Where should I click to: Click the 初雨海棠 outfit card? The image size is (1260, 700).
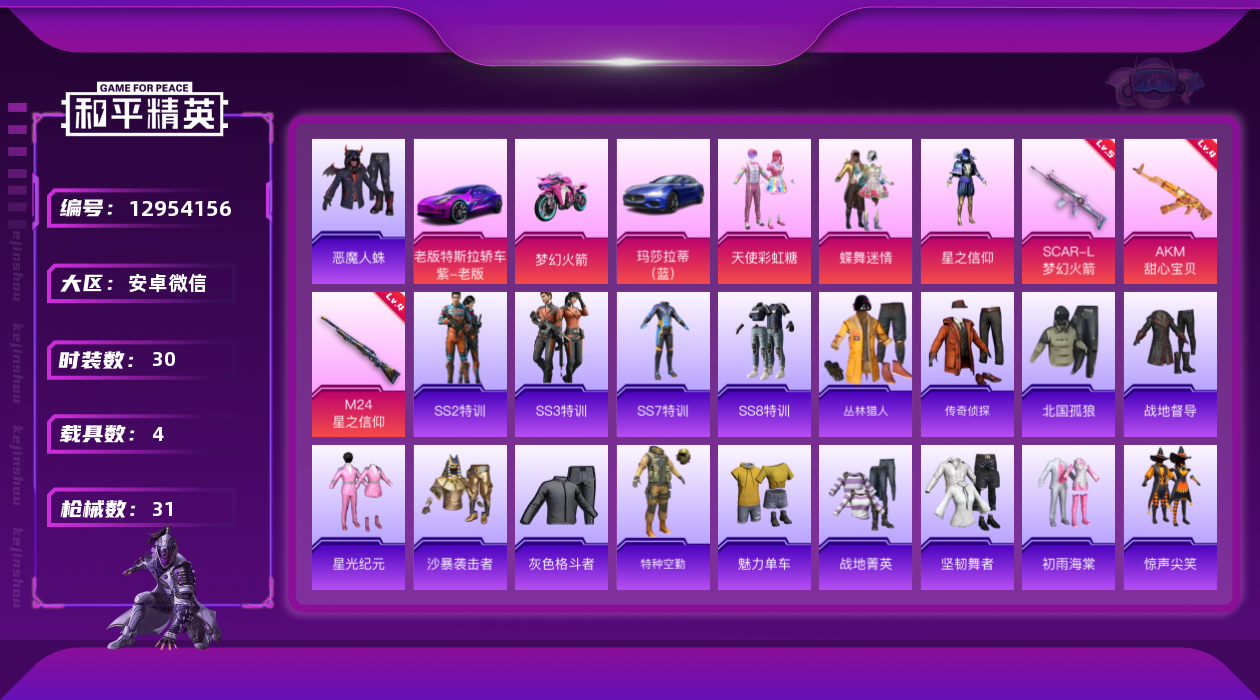pyautogui.click(x=1068, y=517)
